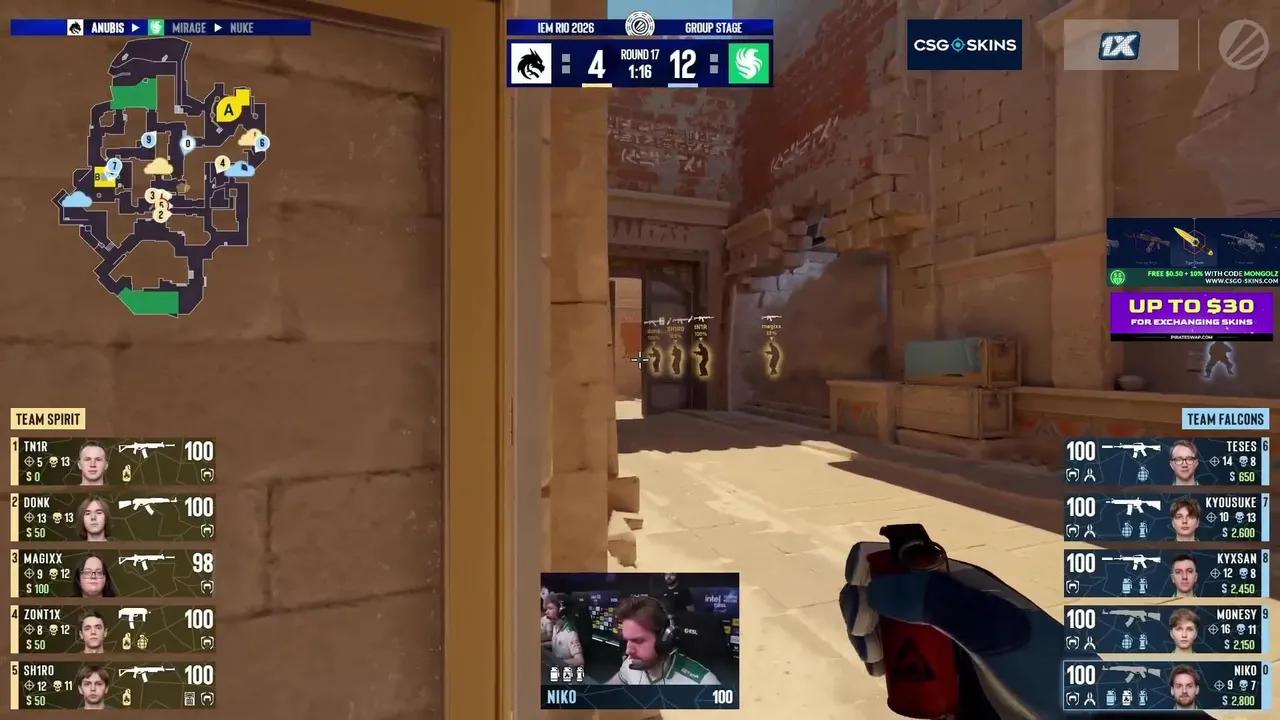
Task: Switch to the MIRAGE map tab
Action: point(188,27)
